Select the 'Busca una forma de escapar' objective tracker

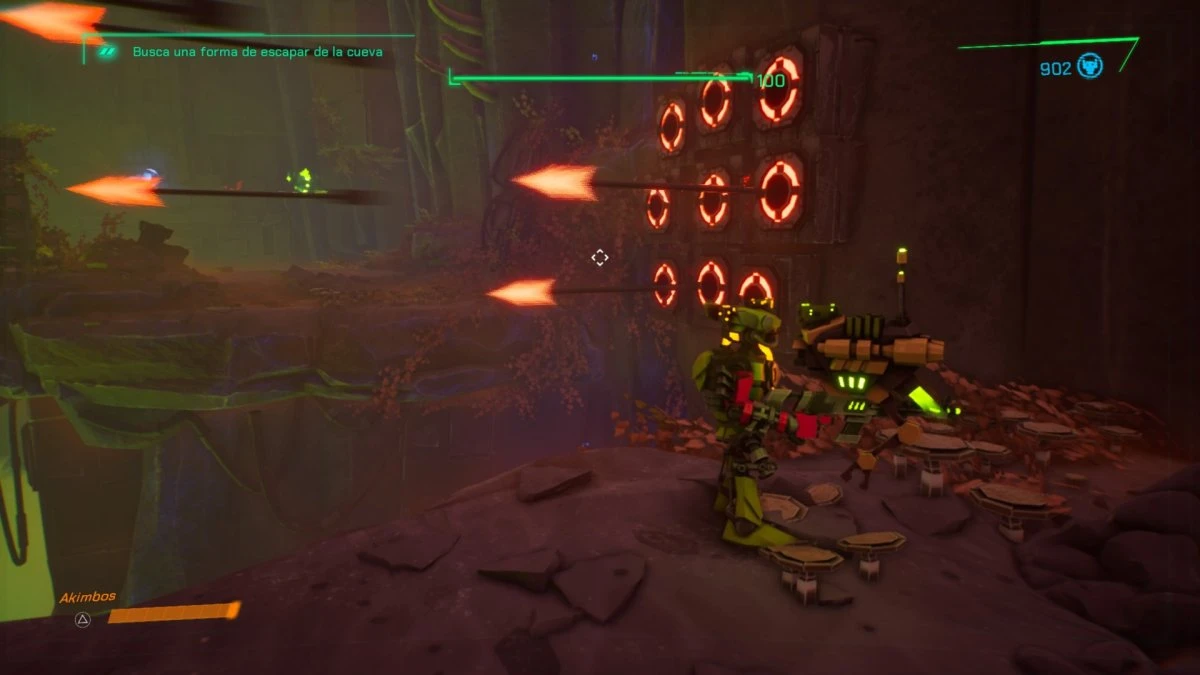point(258,51)
